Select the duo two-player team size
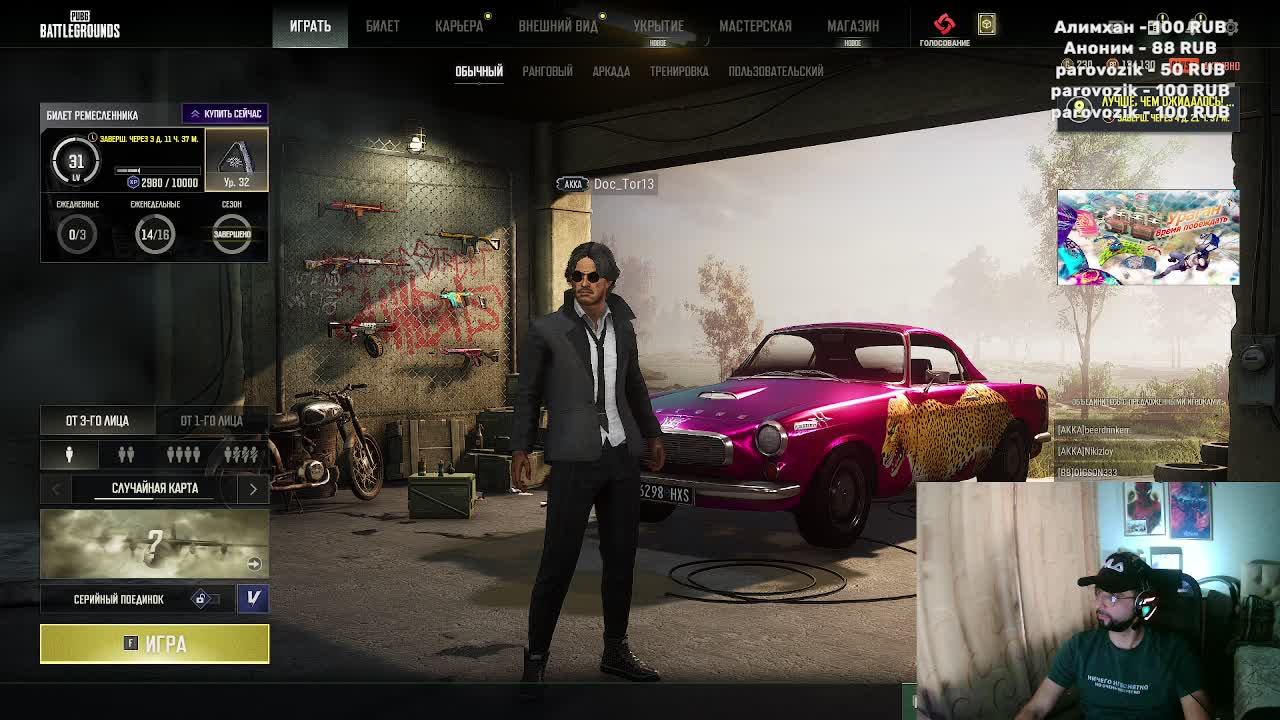 [x=126, y=455]
